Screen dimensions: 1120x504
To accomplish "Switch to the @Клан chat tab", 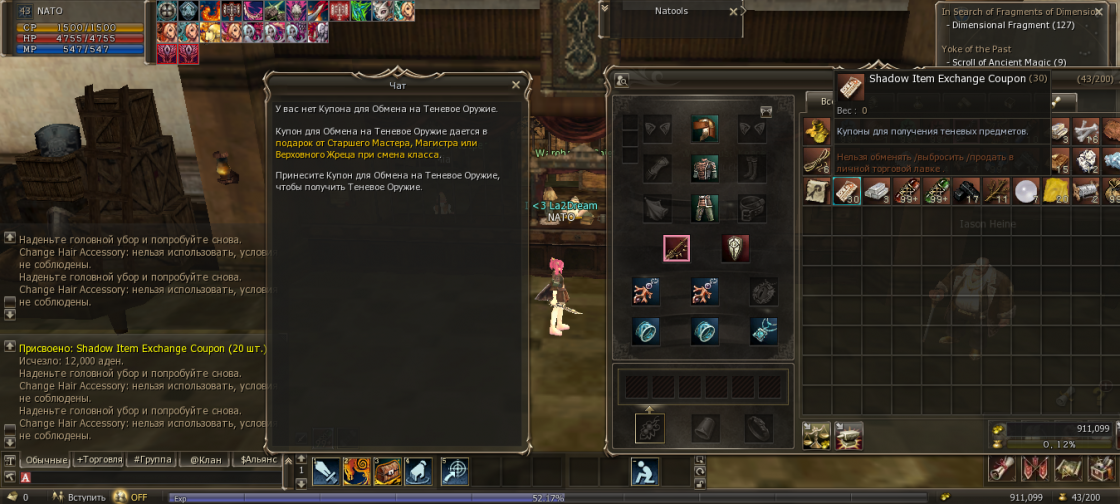I will click(206, 460).
